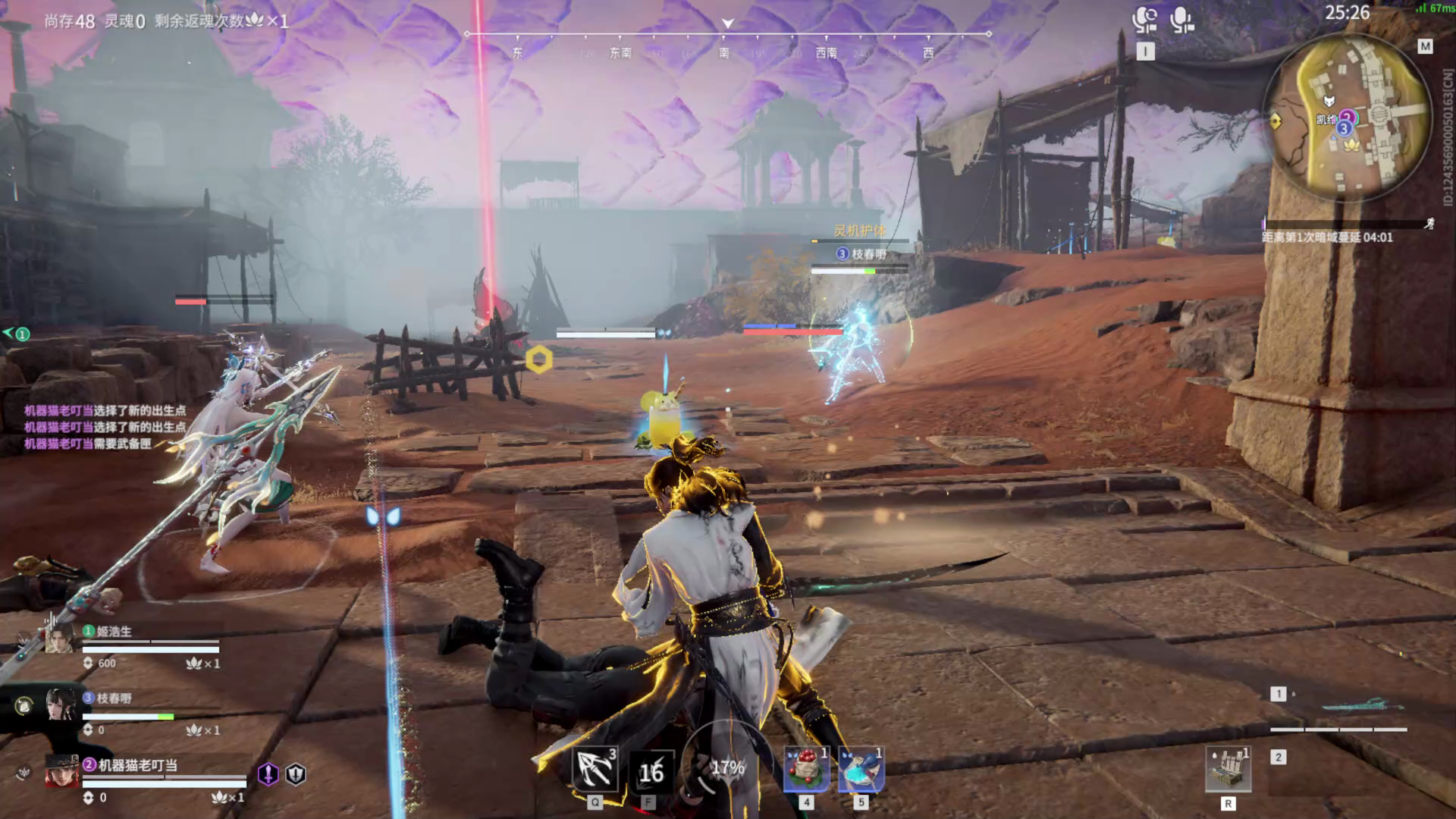Toggle the microphone icon
This screenshot has height=819, width=1456.
1181,20
